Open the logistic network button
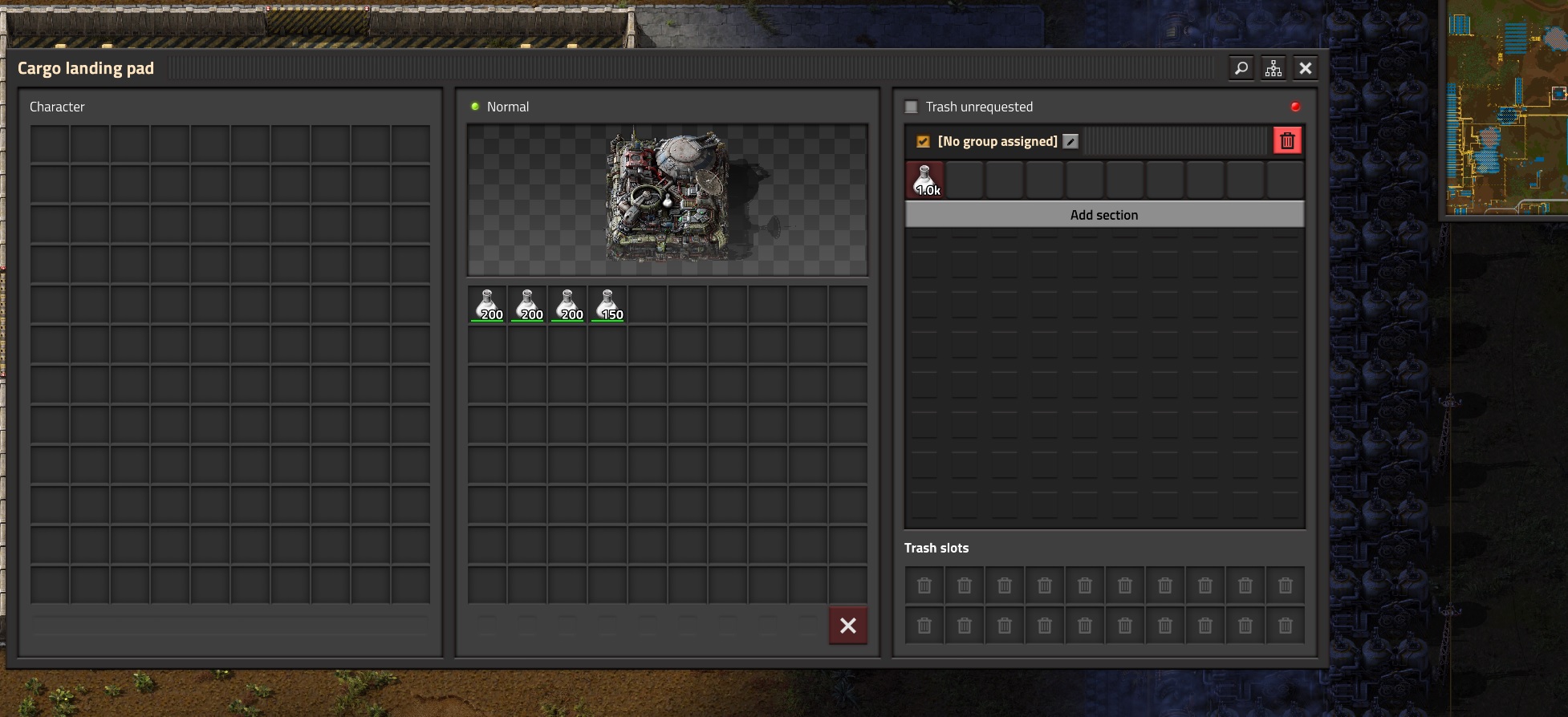The width and height of the screenshot is (1568, 717). [x=1273, y=69]
